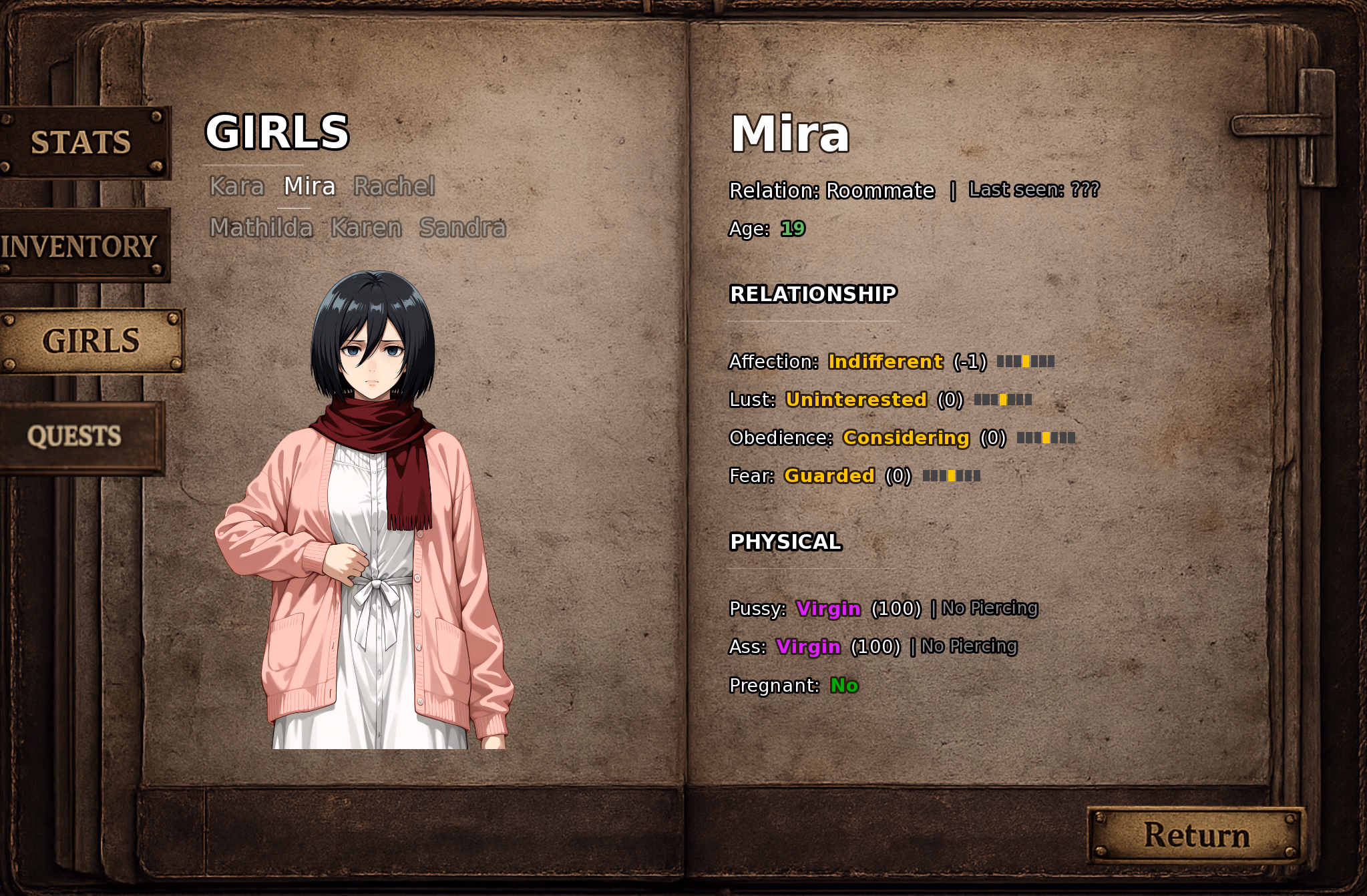Open the STATS journal tab
Screen dimensions: 1367x896
point(81,142)
